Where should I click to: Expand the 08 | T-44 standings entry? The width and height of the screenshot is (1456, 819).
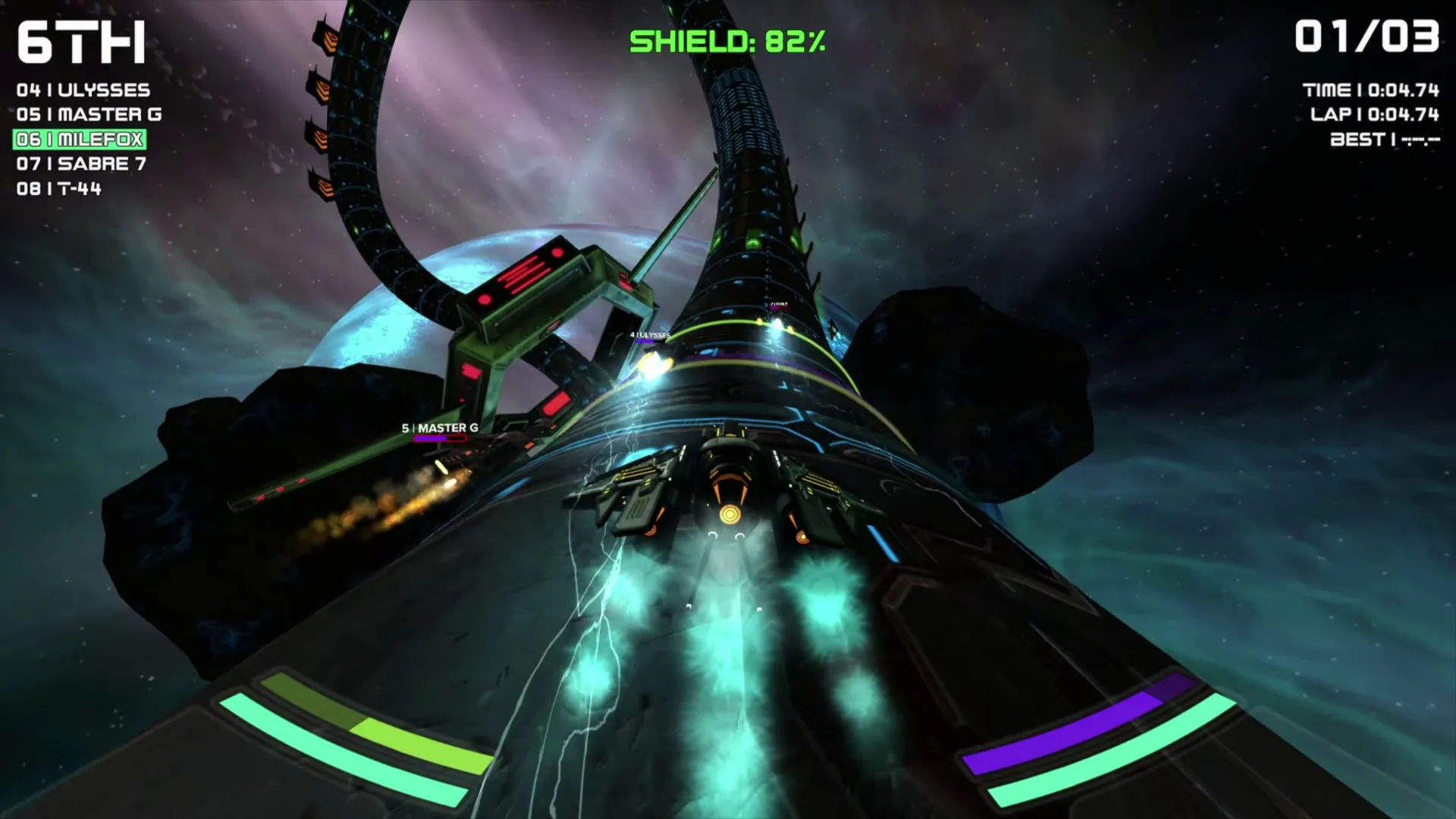61,190
